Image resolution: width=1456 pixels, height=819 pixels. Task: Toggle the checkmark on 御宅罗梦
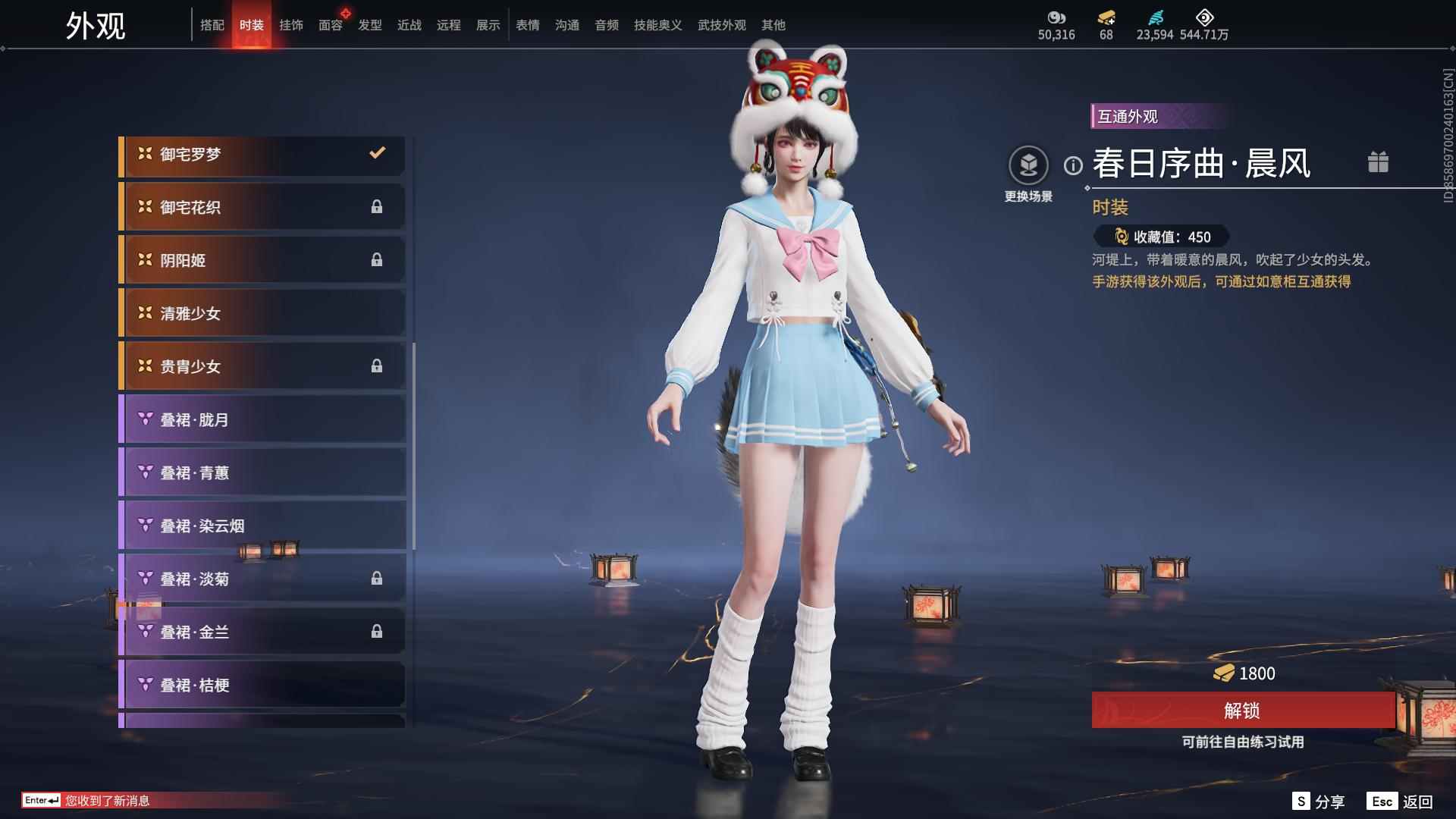[x=377, y=153]
